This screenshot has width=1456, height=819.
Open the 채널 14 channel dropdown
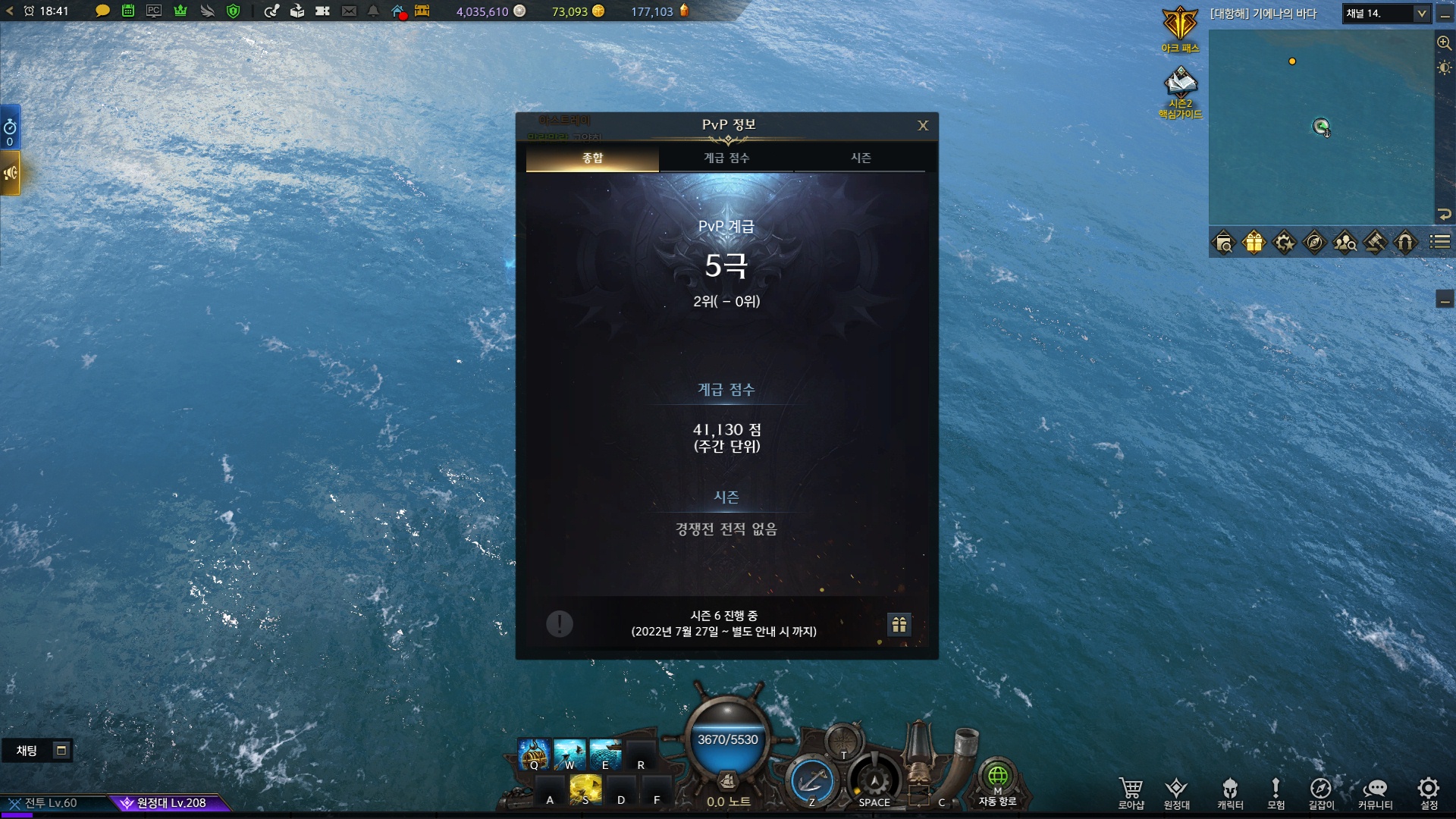[x=1386, y=14]
